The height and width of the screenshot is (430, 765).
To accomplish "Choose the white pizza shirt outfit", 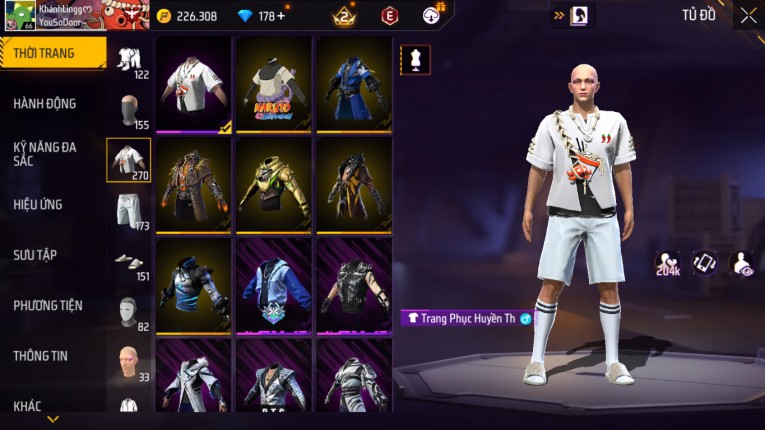I will point(194,83).
